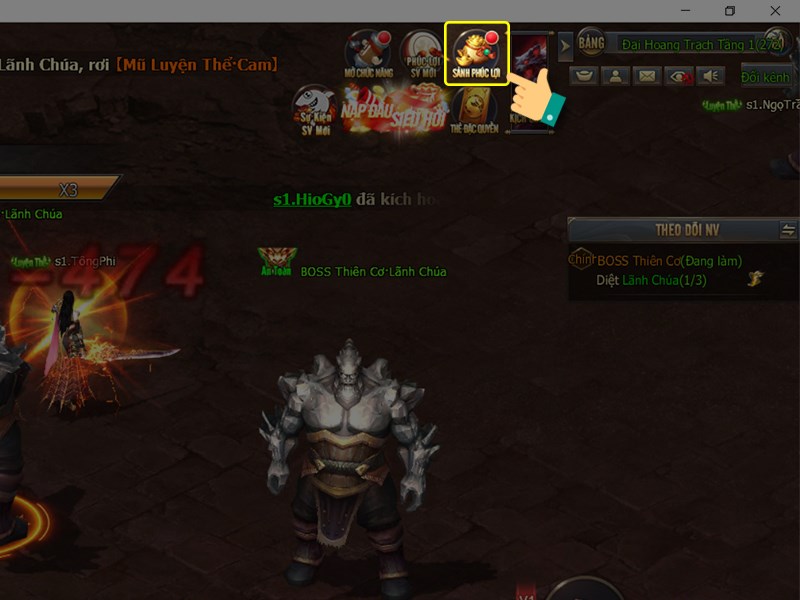
Task: Toggle the sound speaker icon
Action: [710, 76]
